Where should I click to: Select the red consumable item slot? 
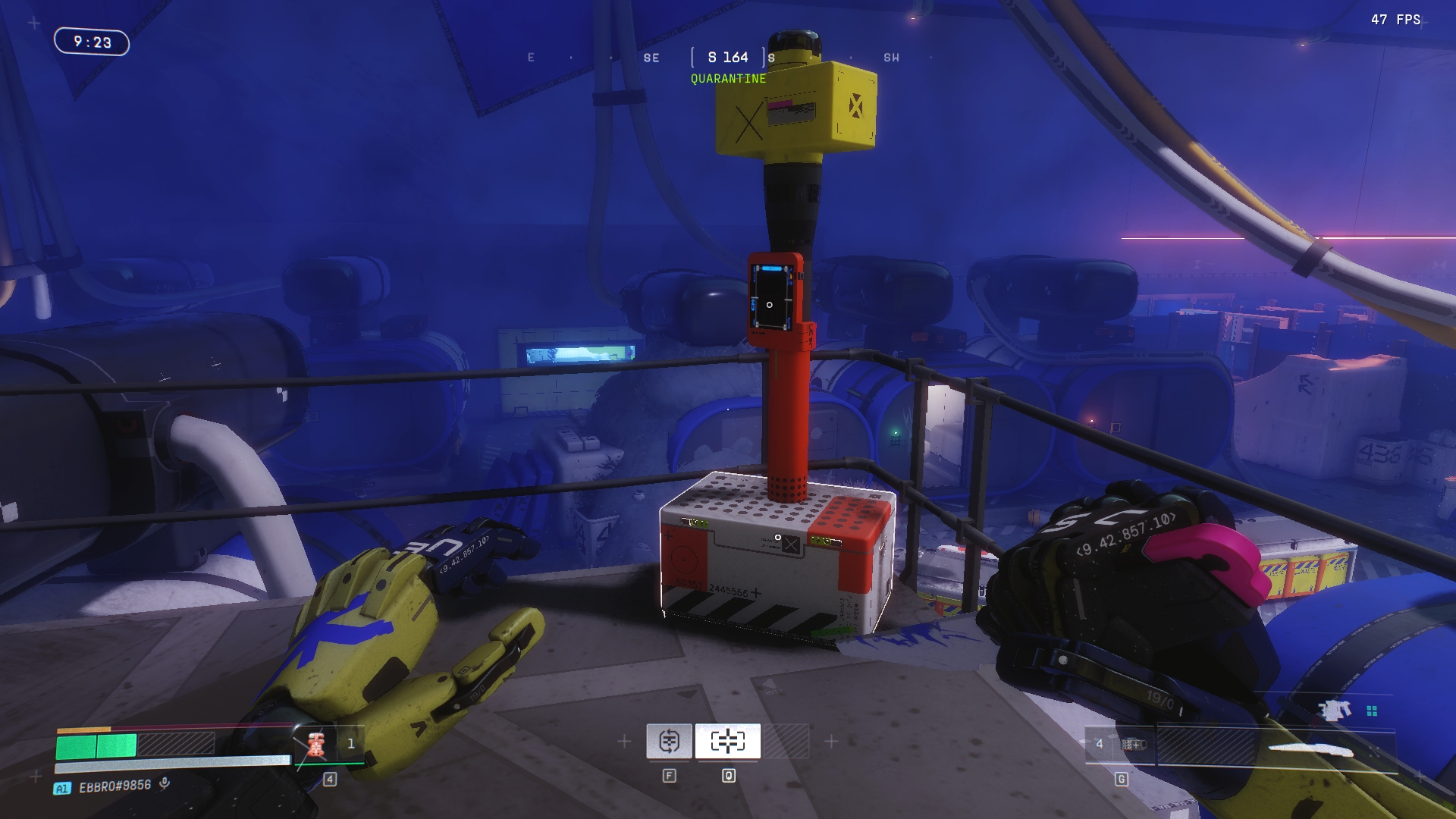[x=316, y=744]
